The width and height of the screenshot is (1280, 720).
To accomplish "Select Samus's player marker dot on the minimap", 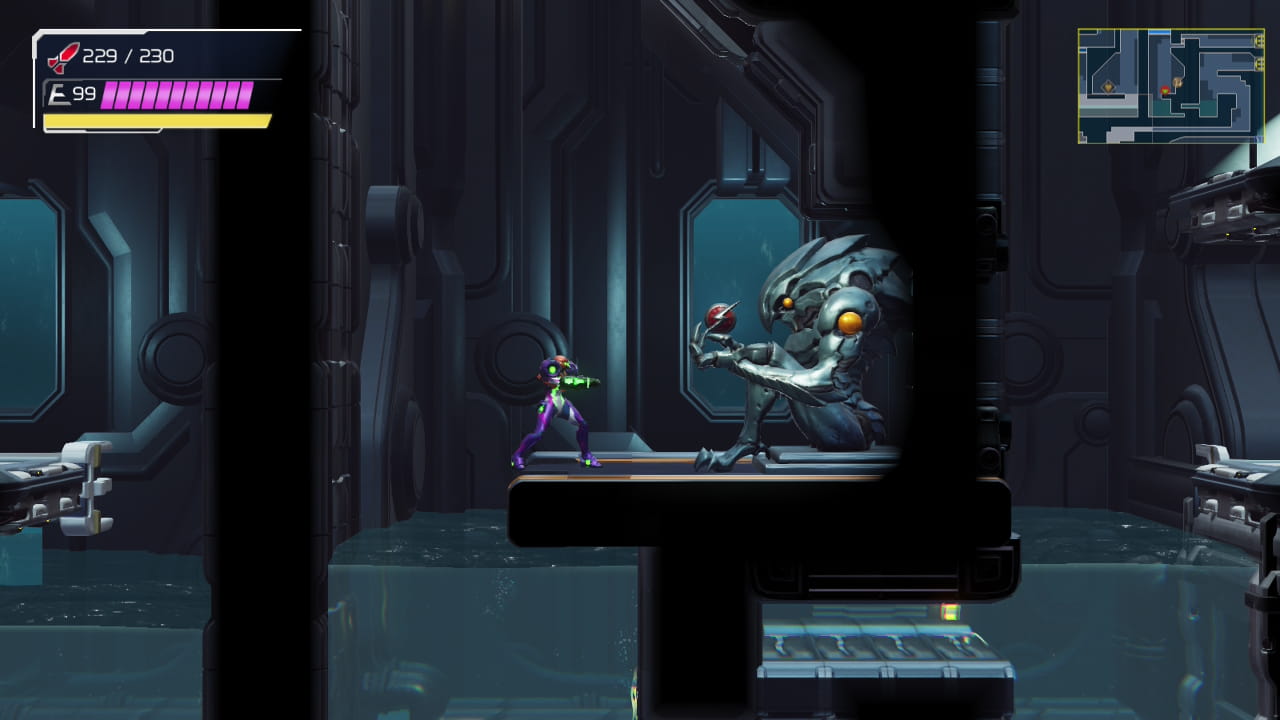I will tap(1165, 90).
